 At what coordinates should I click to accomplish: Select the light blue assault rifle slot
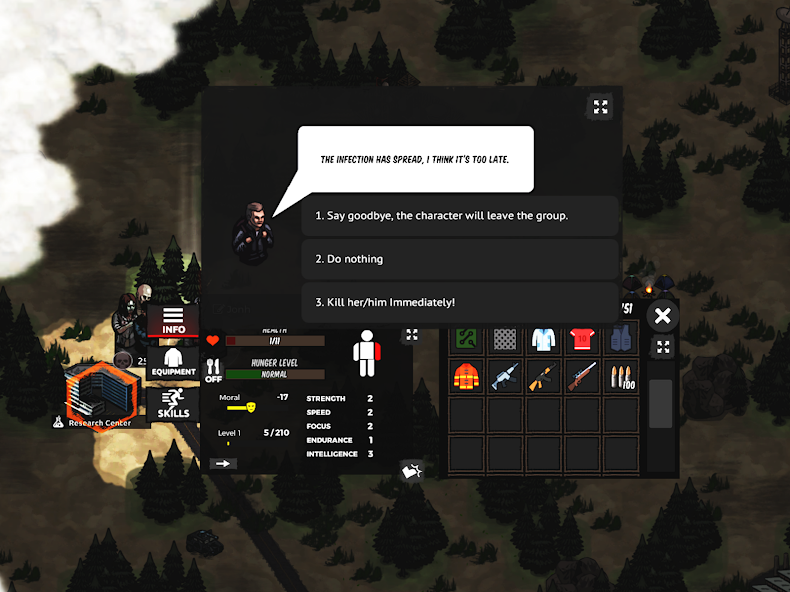505,377
